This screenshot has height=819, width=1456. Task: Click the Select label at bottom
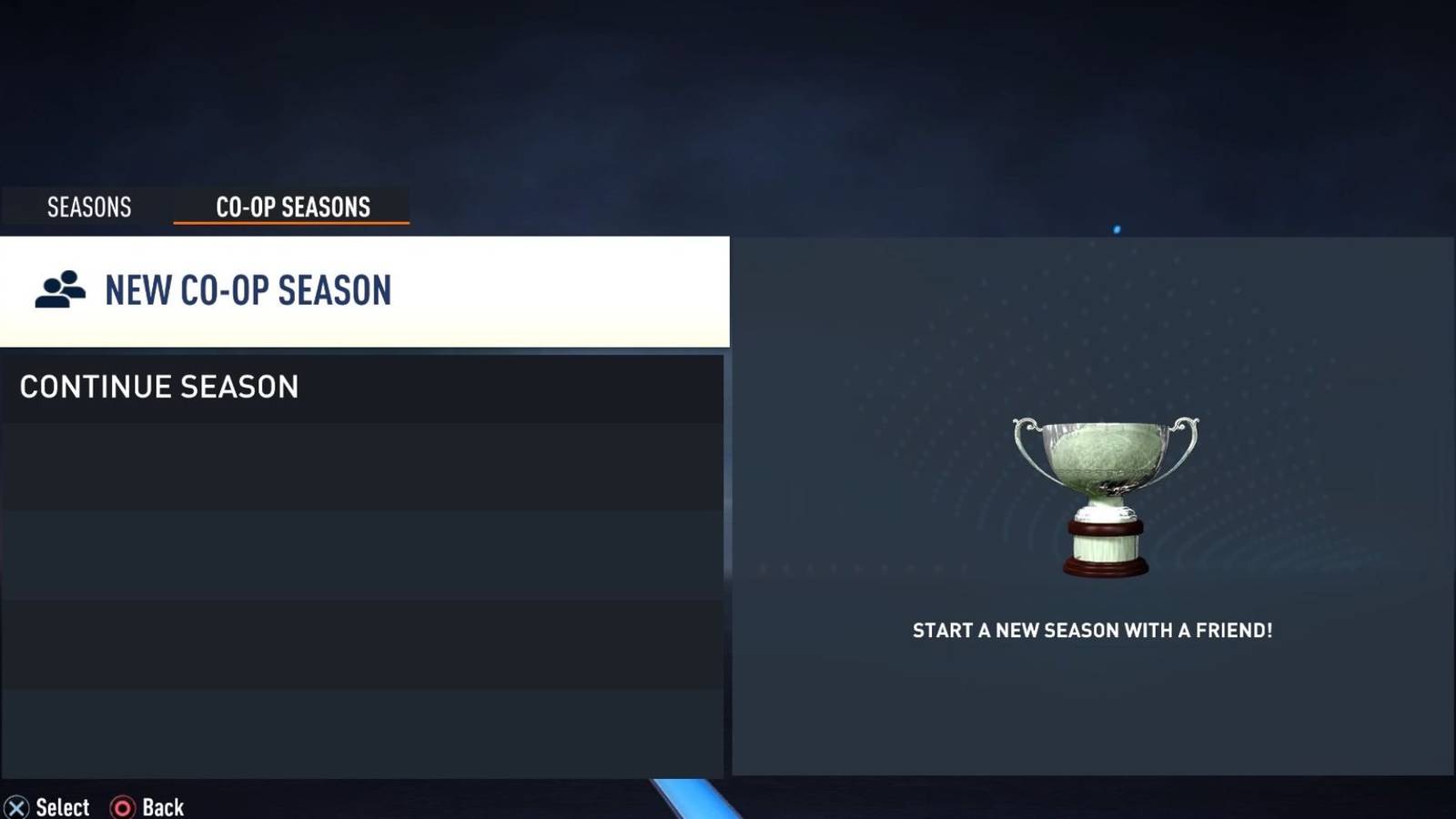pyautogui.click(x=62, y=806)
